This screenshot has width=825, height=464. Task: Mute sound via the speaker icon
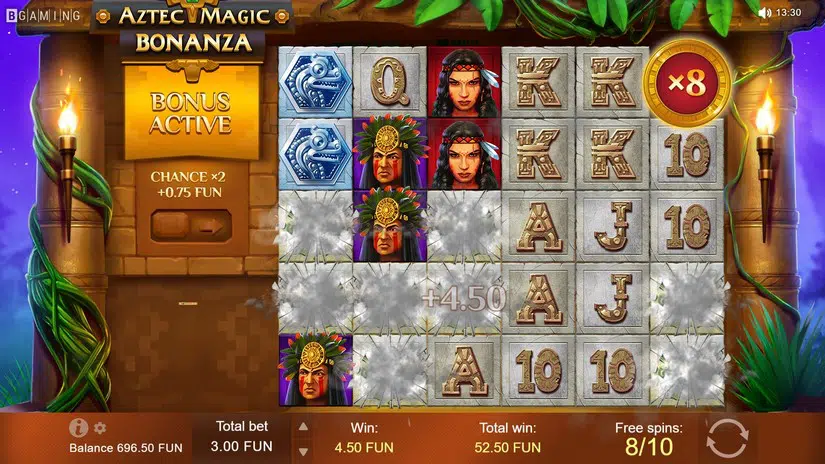pyautogui.click(x=765, y=13)
